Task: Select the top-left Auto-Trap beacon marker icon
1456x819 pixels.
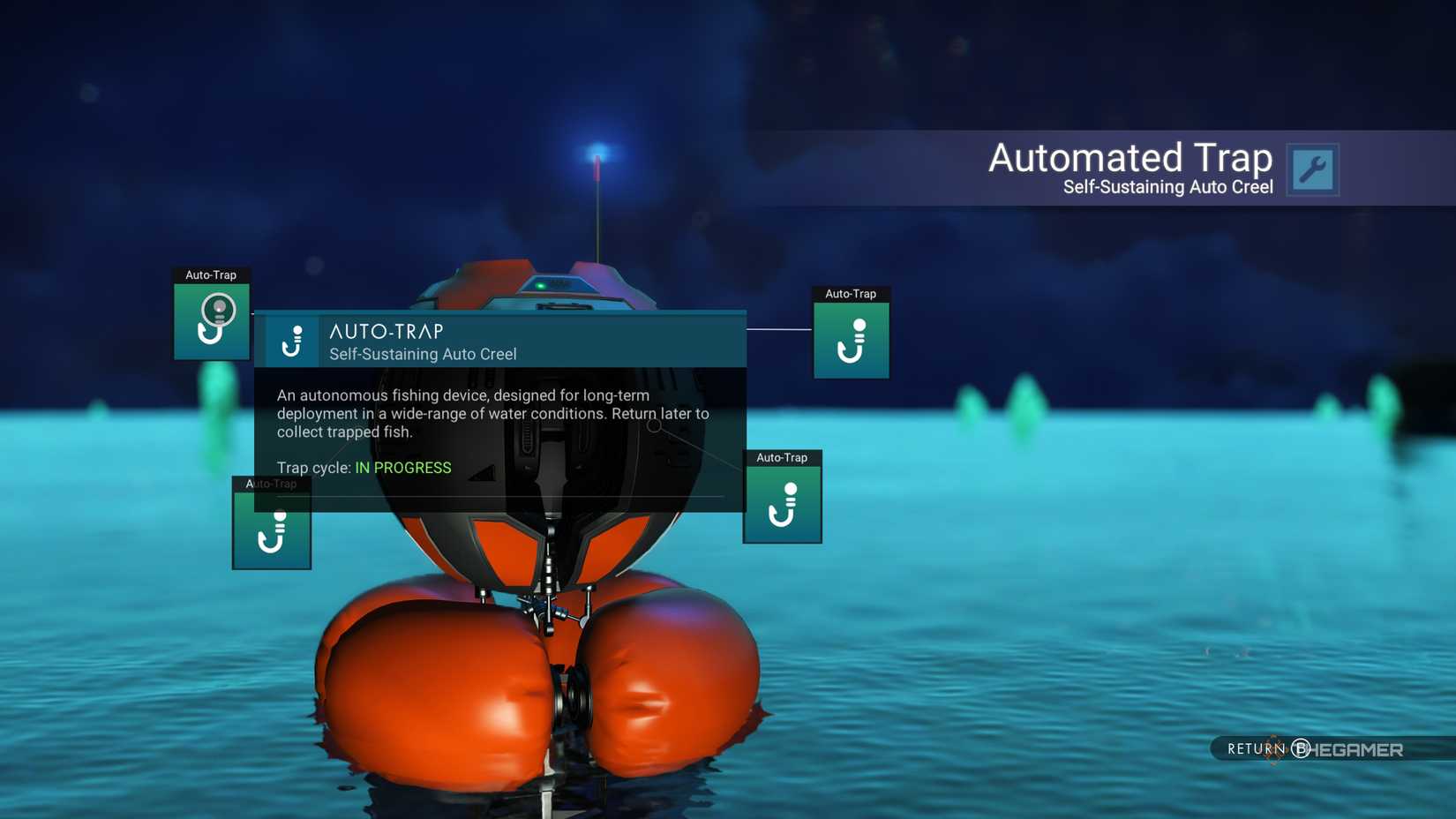Action: [x=212, y=319]
